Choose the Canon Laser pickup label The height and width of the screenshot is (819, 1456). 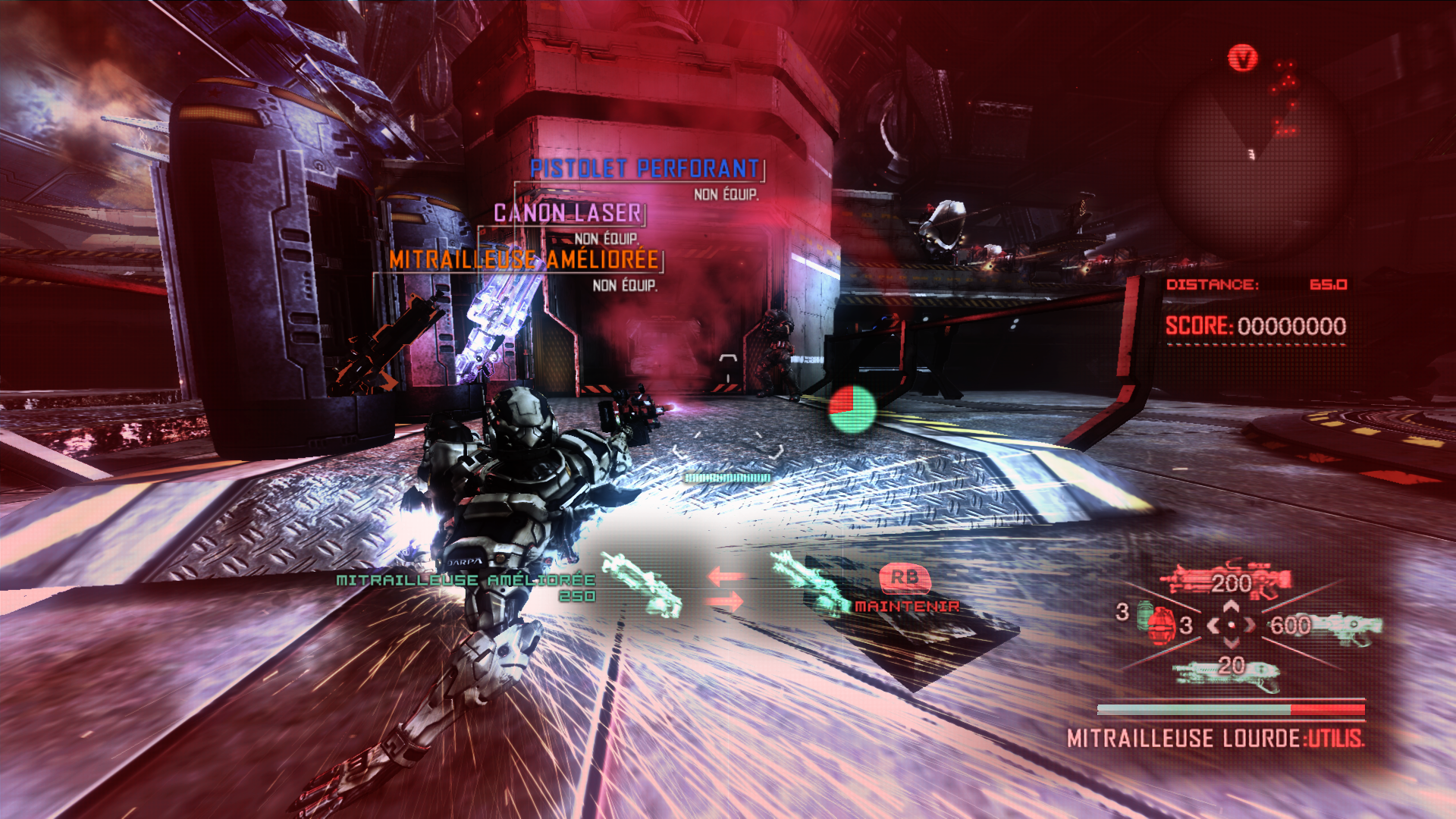point(568,213)
